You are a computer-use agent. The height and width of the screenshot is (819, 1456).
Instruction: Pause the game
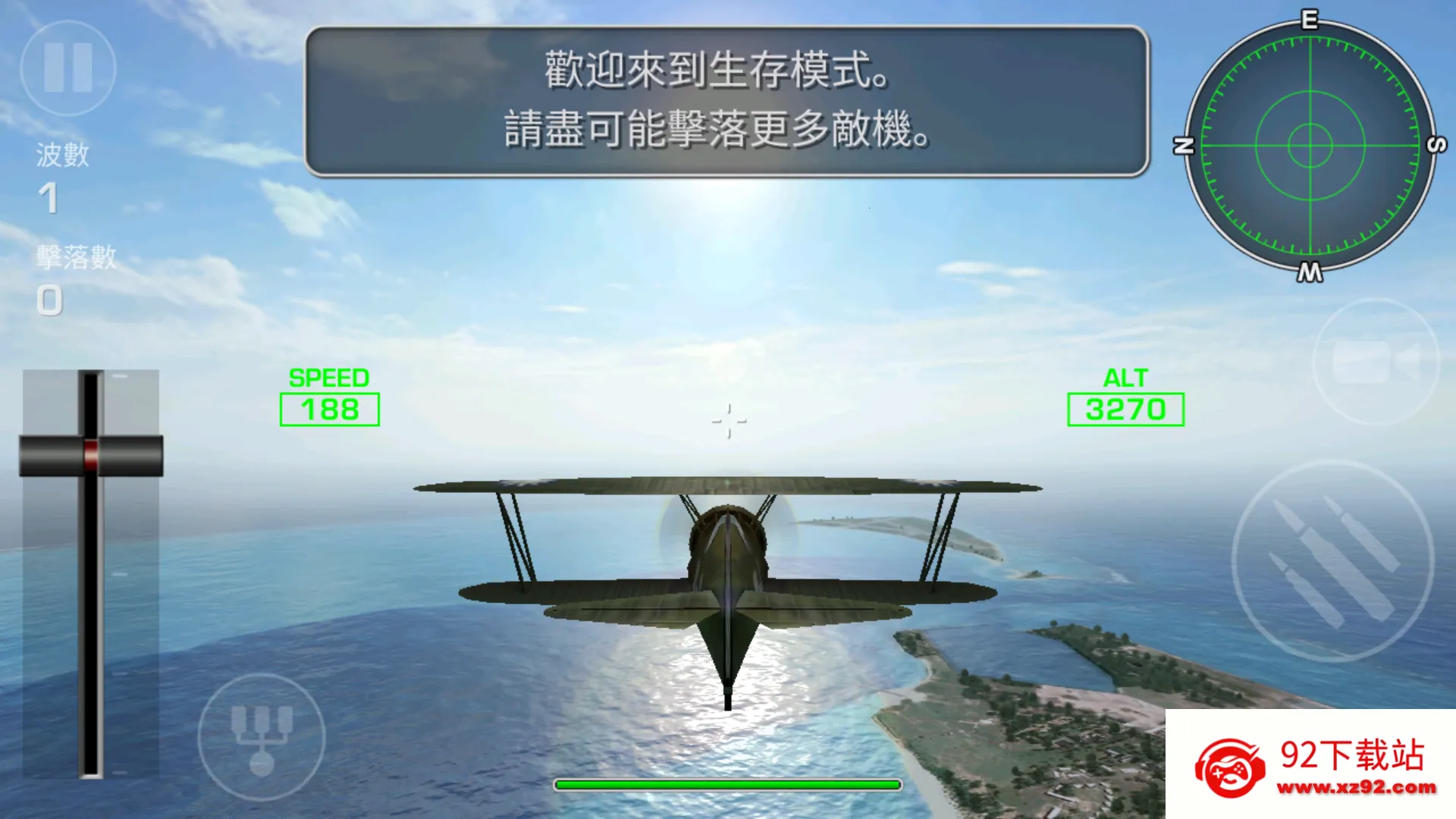[67, 68]
